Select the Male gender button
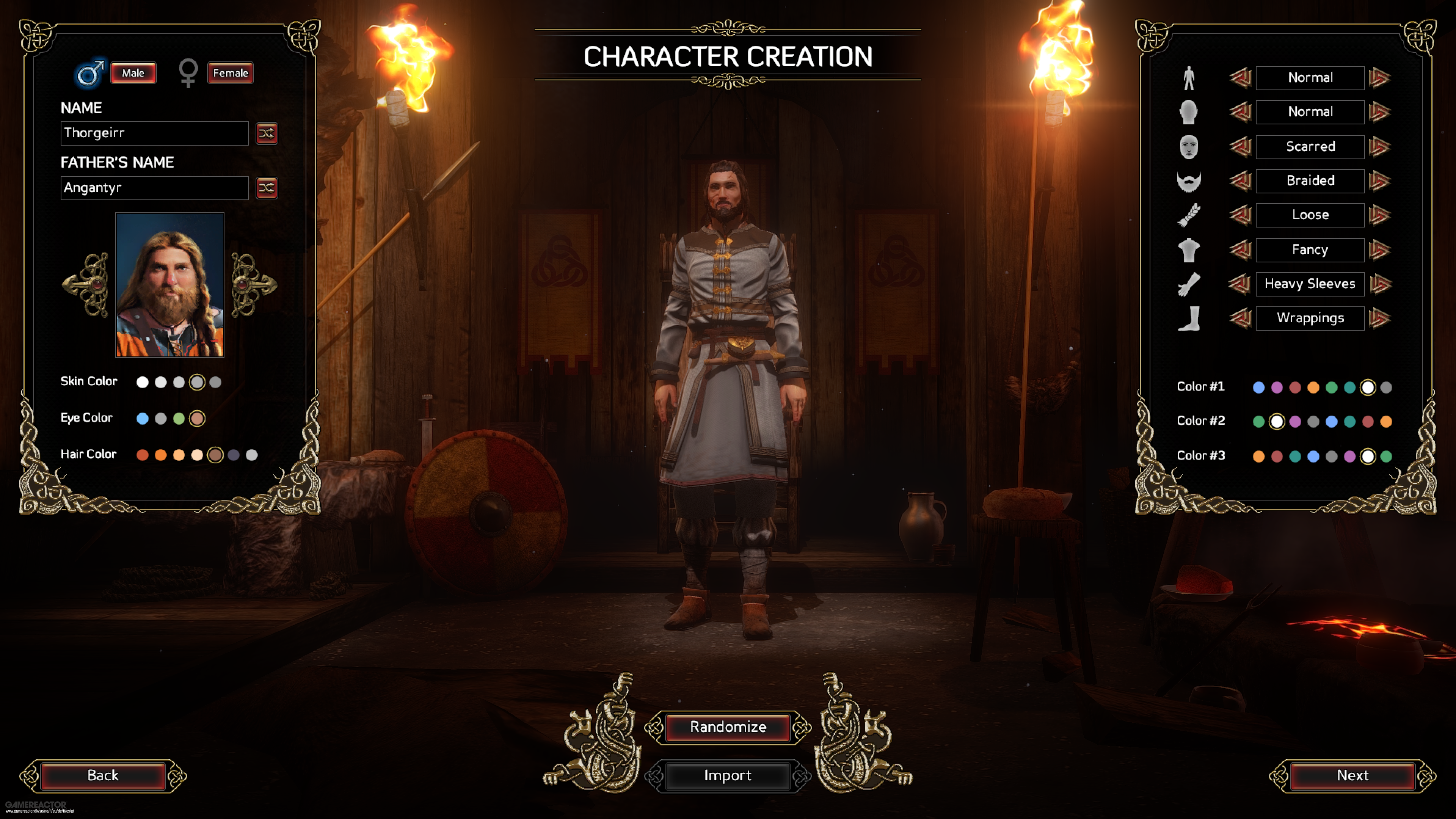Image resolution: width=1456 pixels, height=819 pixels. [133, 73]
